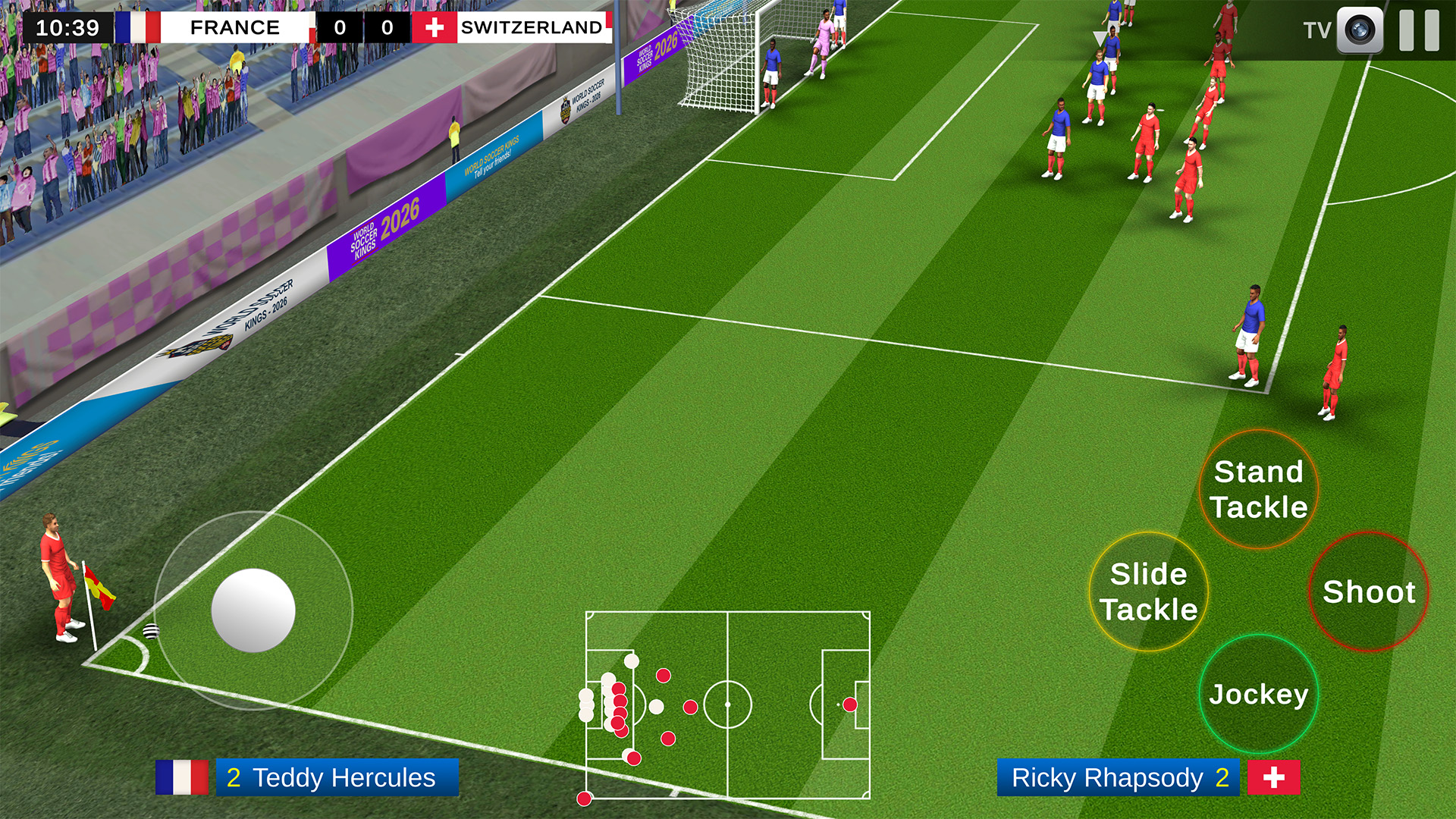The width and height of the screenshot is (1456, 819).
Task: Click the virtual joystick knob
Action: coord(253,610)
